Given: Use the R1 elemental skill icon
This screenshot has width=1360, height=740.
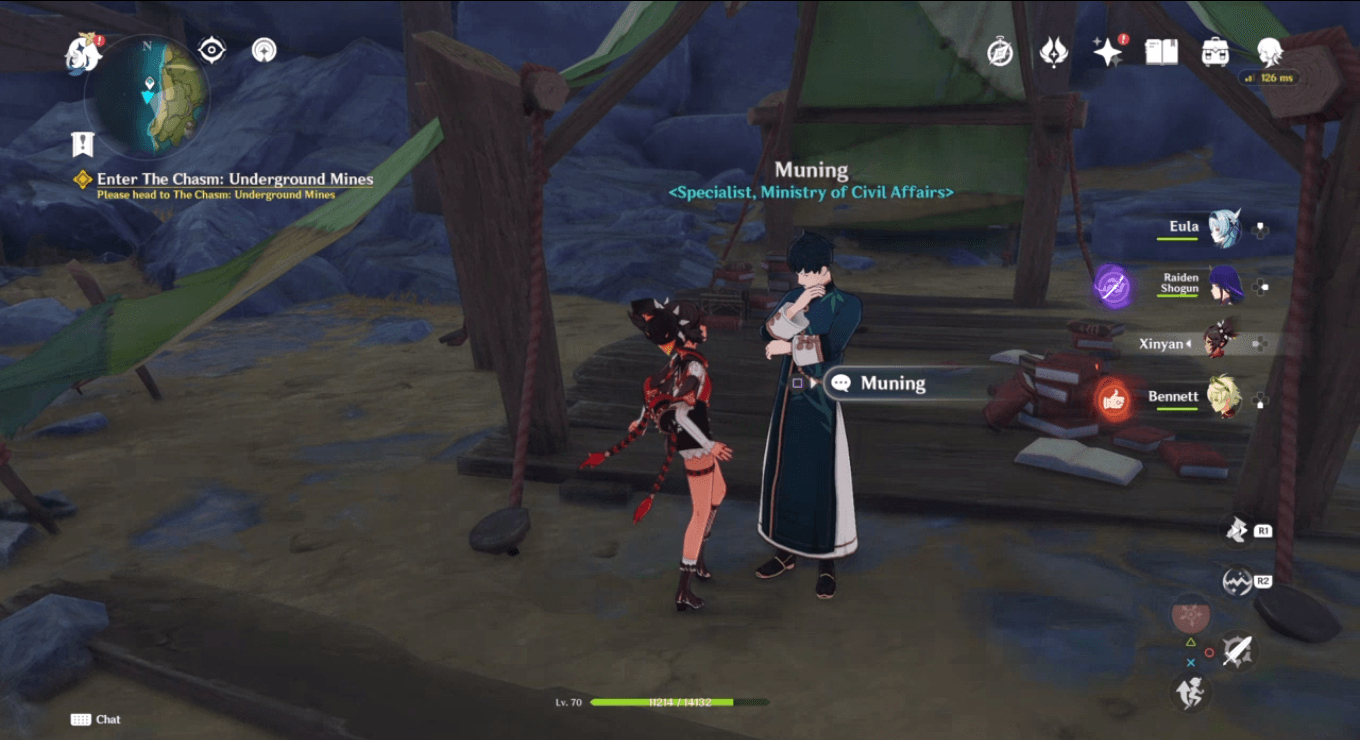Looking at the screenshot, I should 1235,530.
